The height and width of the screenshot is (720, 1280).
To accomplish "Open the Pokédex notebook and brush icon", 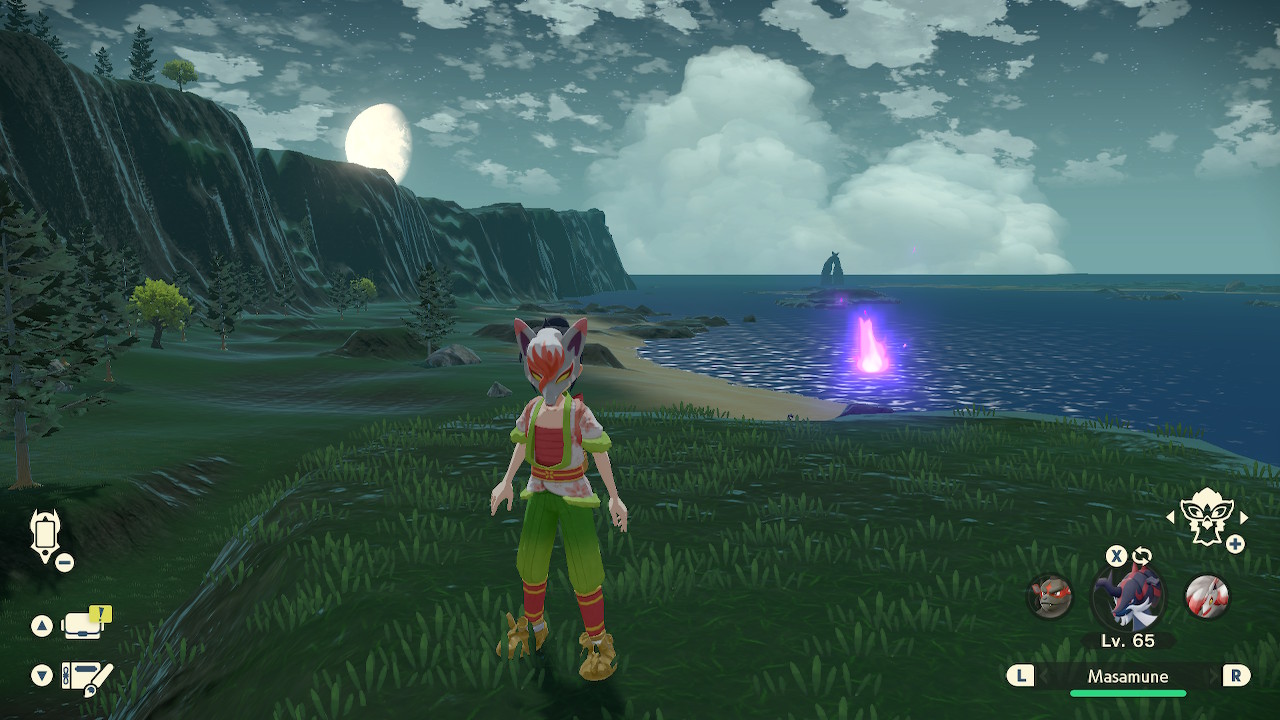I will [x=86, y=677].
